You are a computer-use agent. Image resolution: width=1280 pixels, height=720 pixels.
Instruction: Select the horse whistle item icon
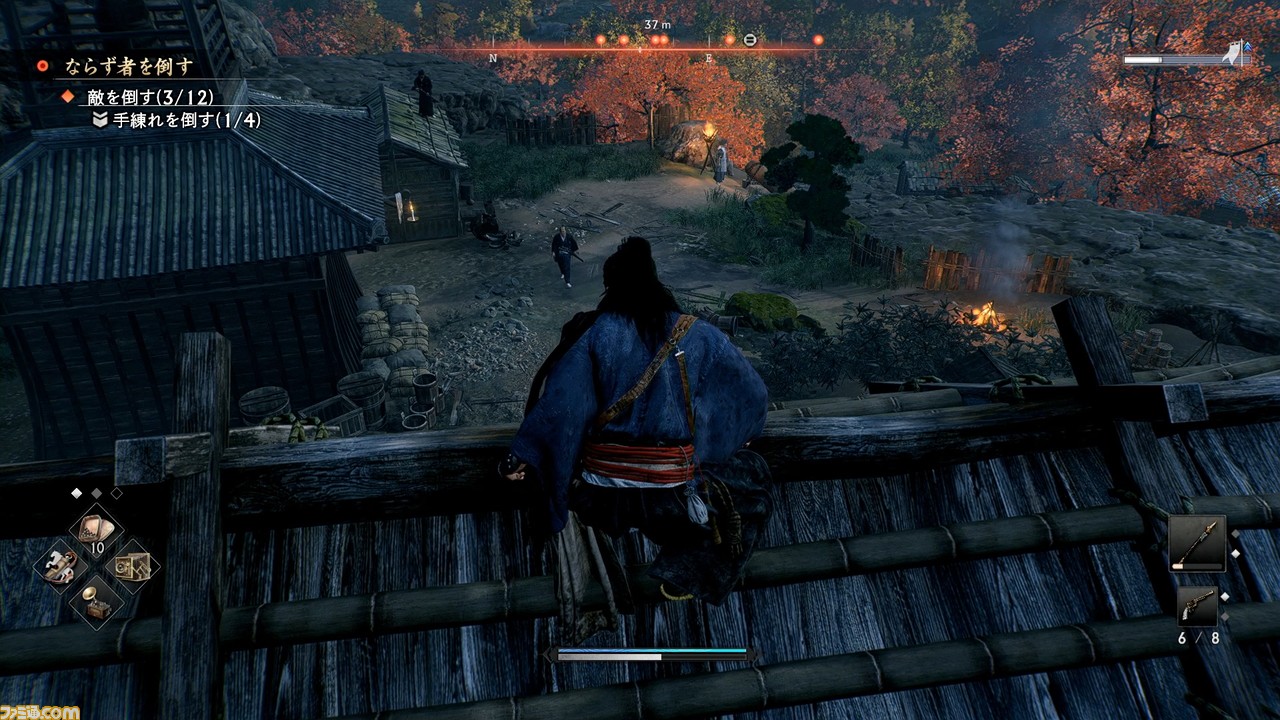coord(60,566)
